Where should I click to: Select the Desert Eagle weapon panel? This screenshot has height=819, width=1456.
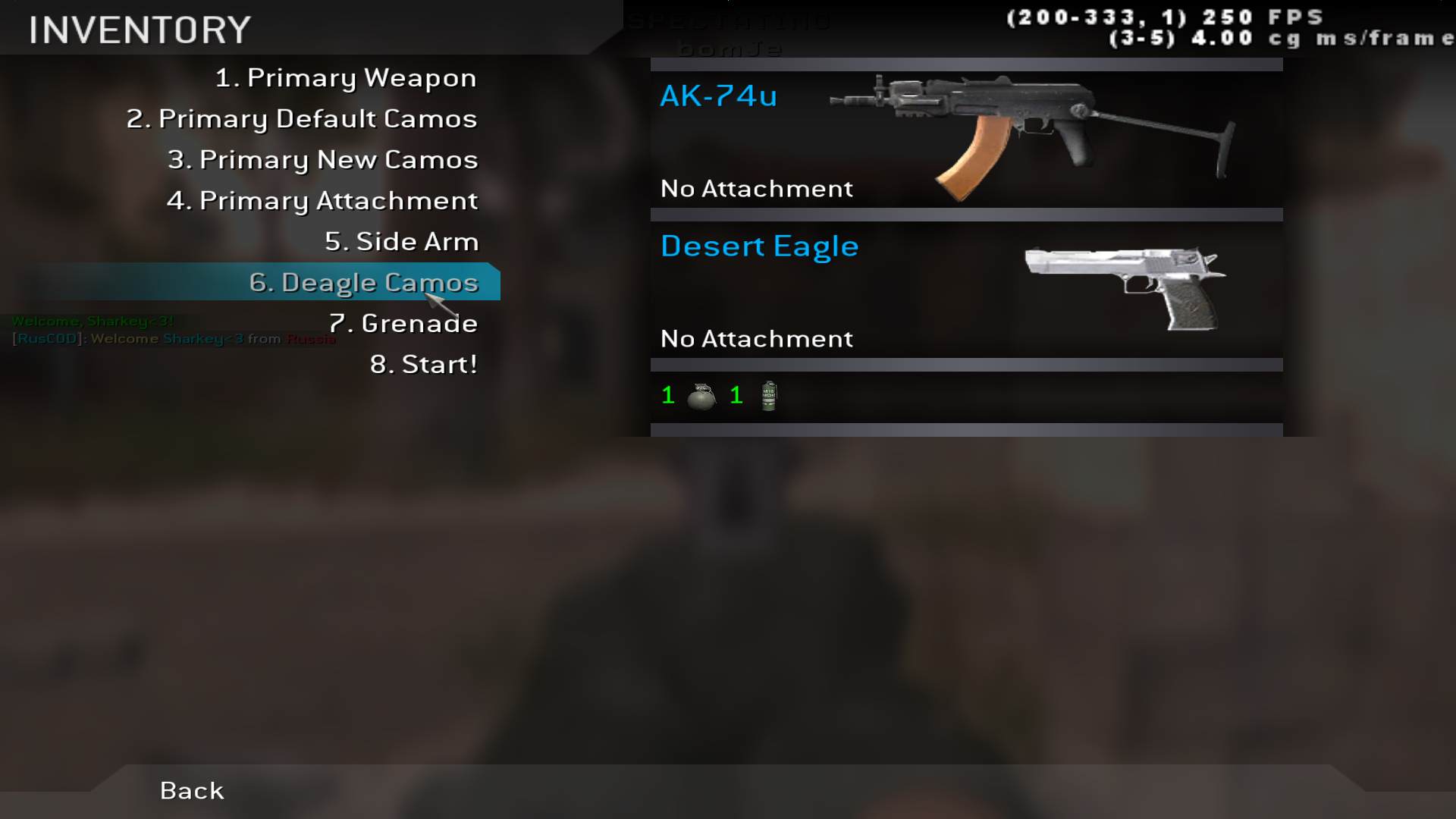[966, 290]
